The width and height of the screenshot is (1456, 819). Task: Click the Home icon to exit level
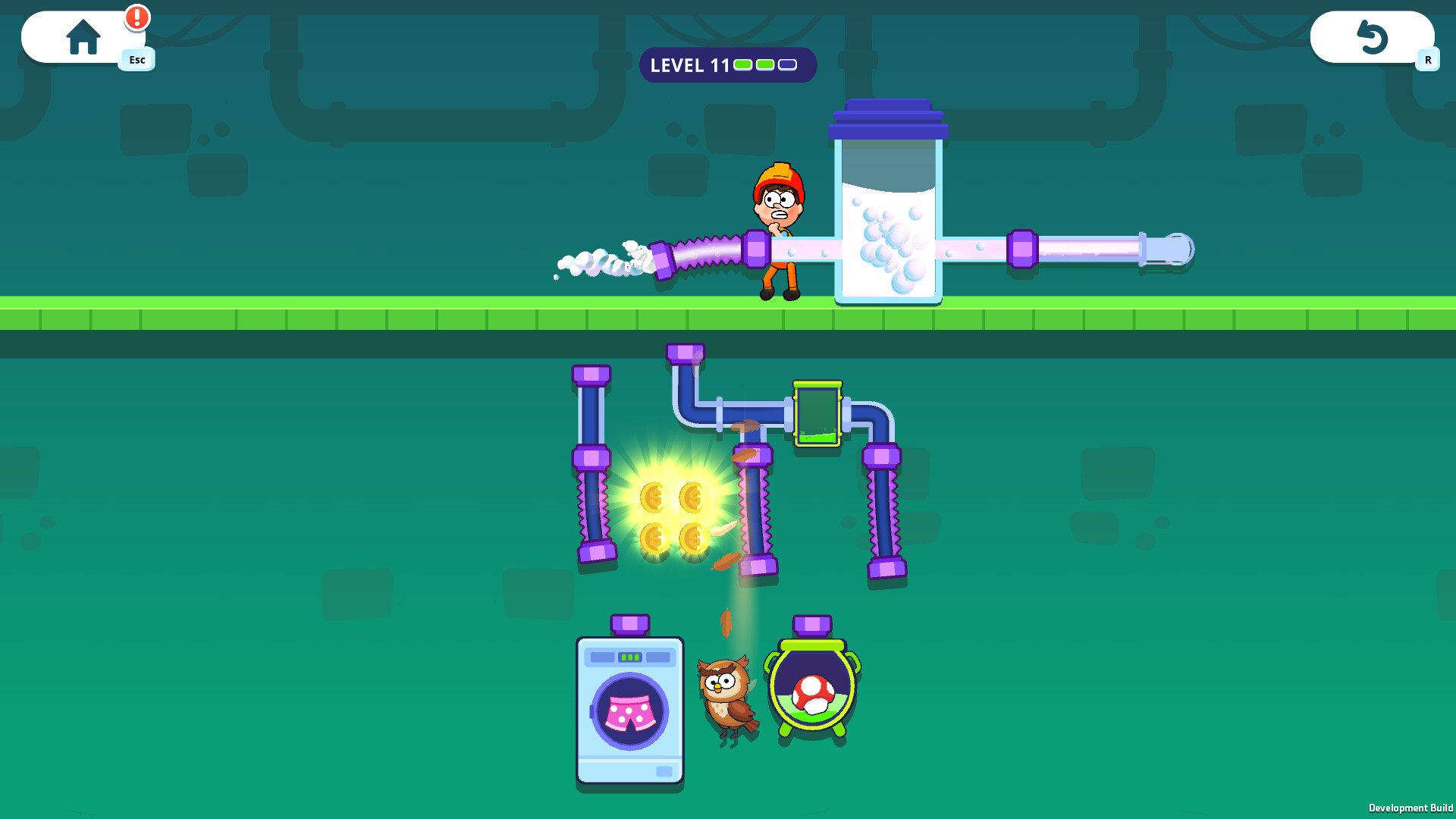click(x=83, y=36)
